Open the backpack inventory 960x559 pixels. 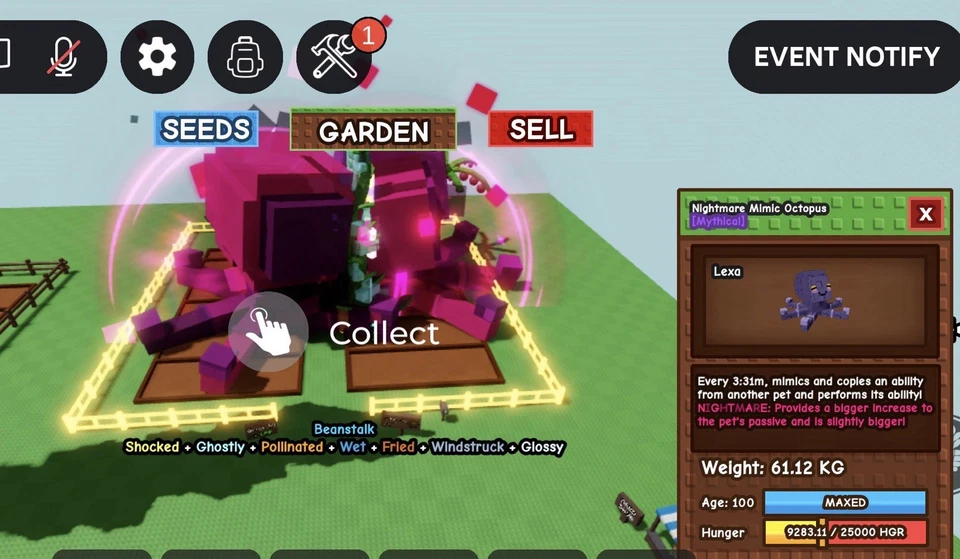[244, 56]
